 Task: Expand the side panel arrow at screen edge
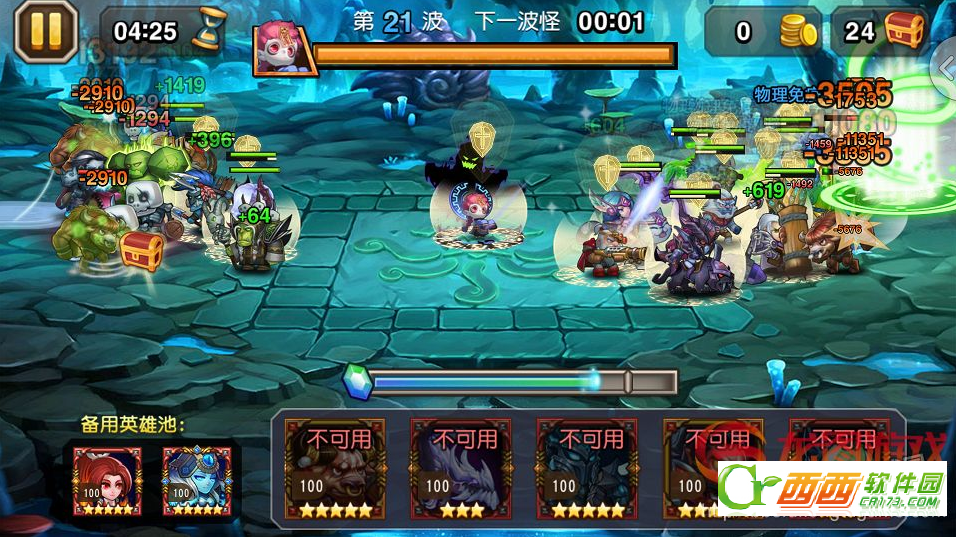[x=946, y=66]
